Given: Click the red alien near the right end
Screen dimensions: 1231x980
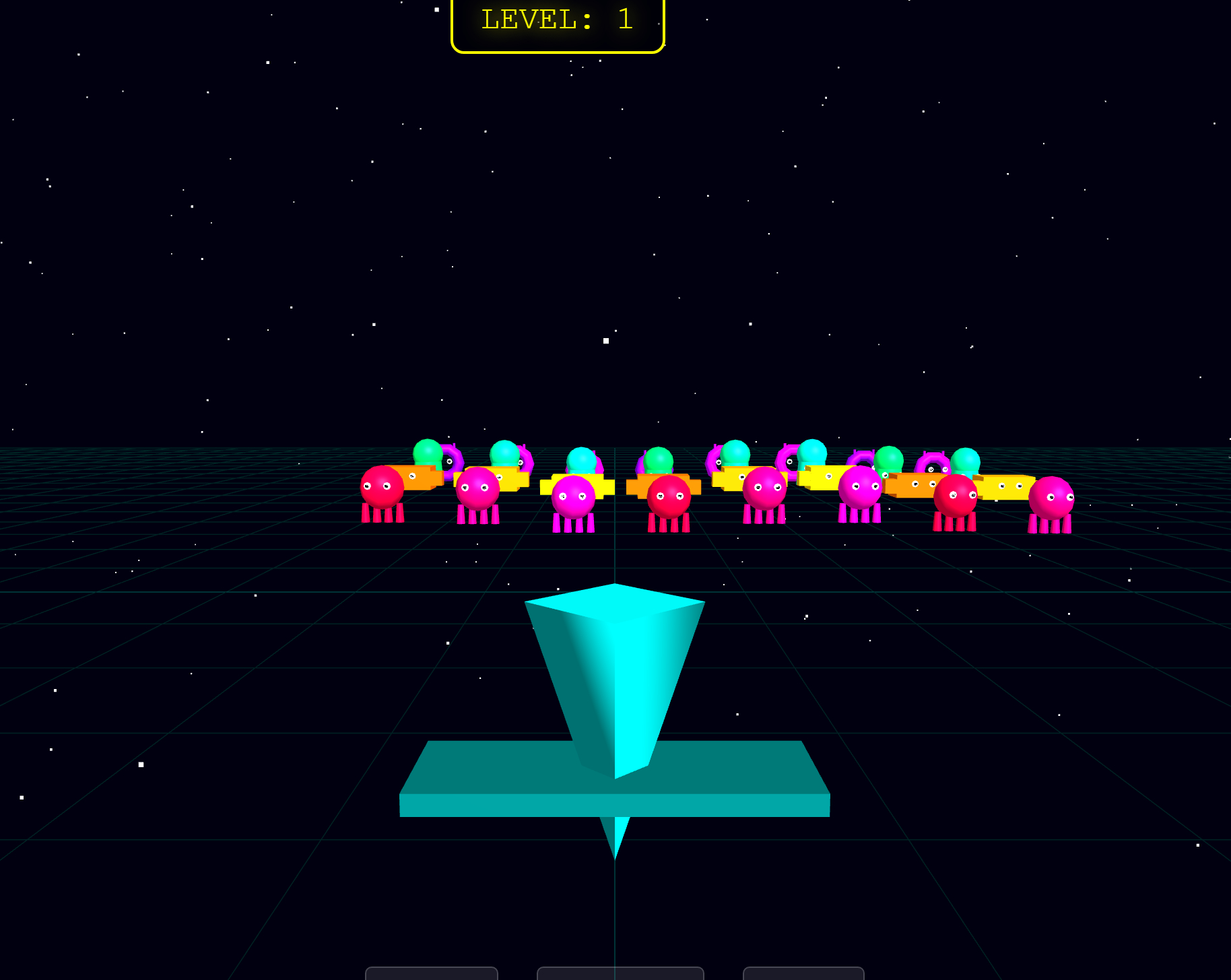Looking at the screenshot, I should [956, 495].
